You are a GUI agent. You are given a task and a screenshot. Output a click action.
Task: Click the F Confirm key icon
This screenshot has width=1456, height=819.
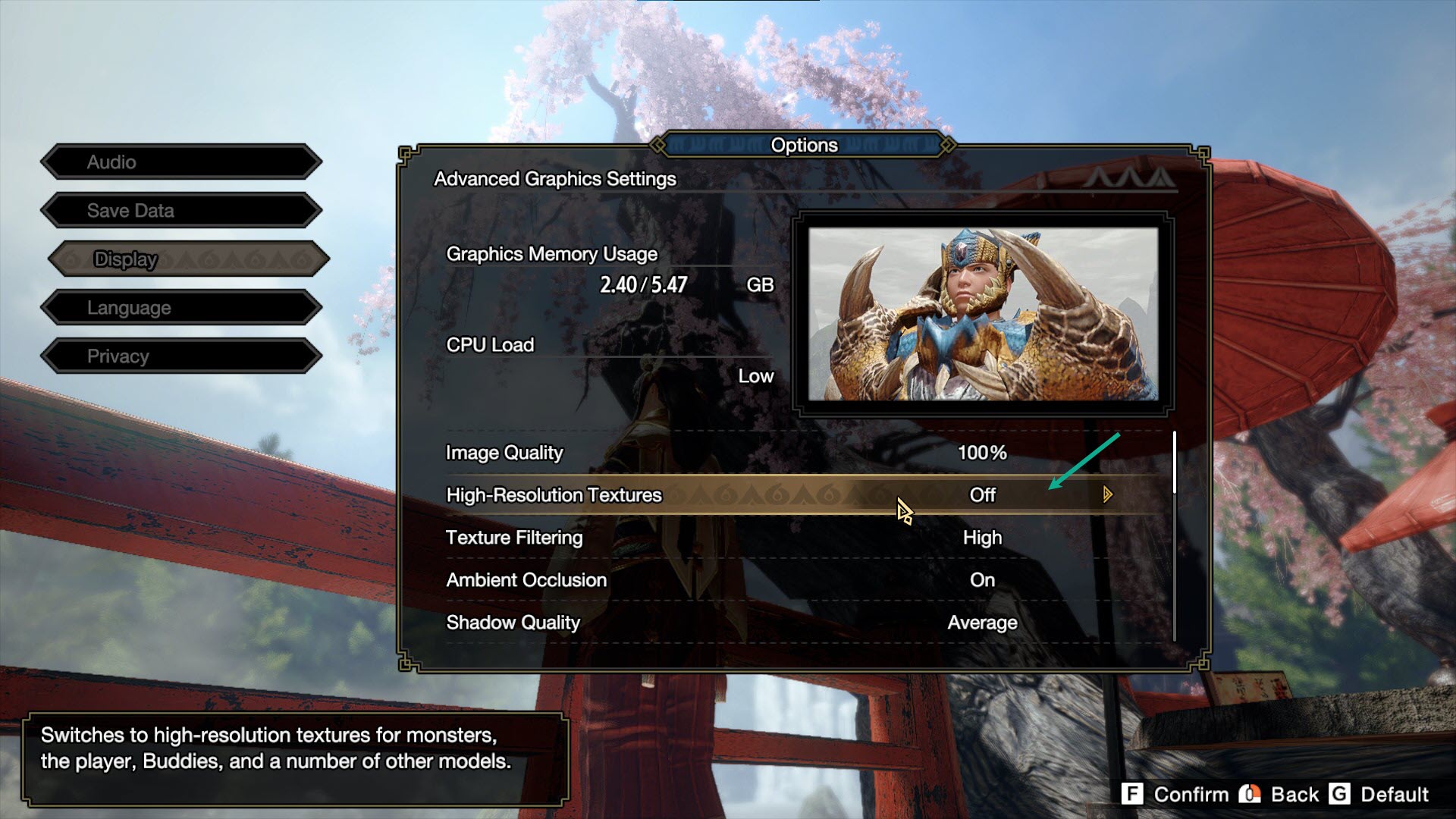(1133, 795)
